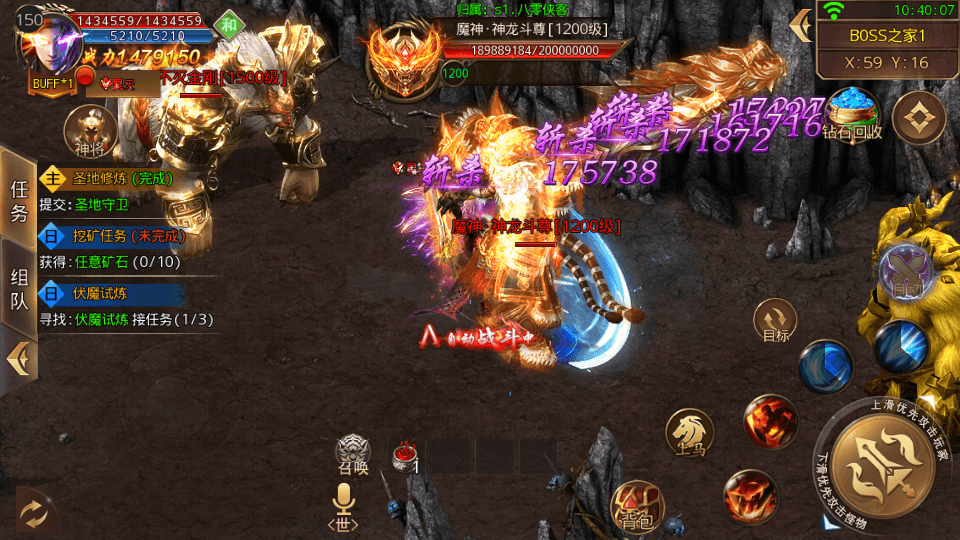Activate the 召唤 summon button
This screenshot has width=960, height=540.
coord(352,454)
